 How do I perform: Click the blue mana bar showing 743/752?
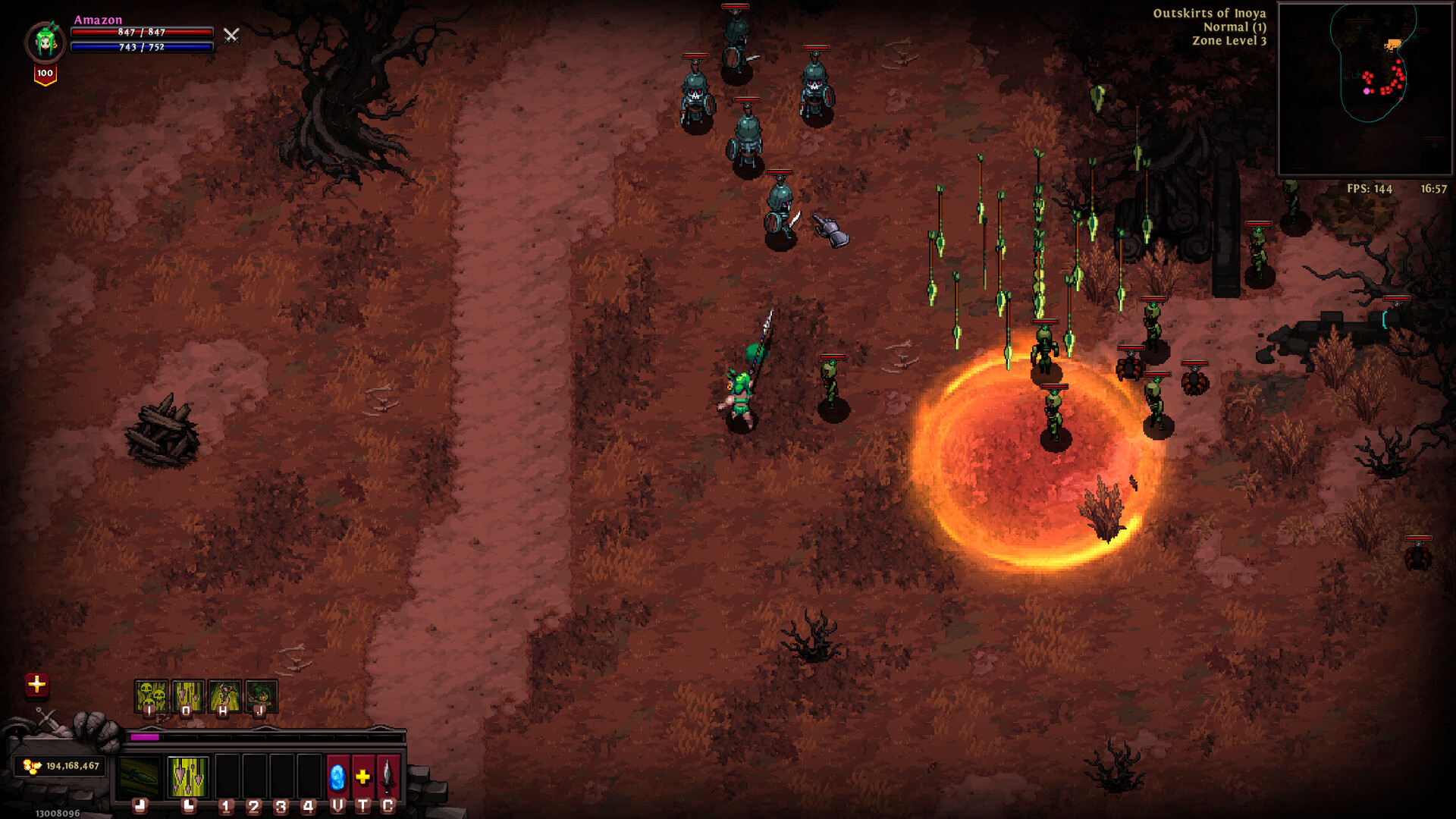141,48
